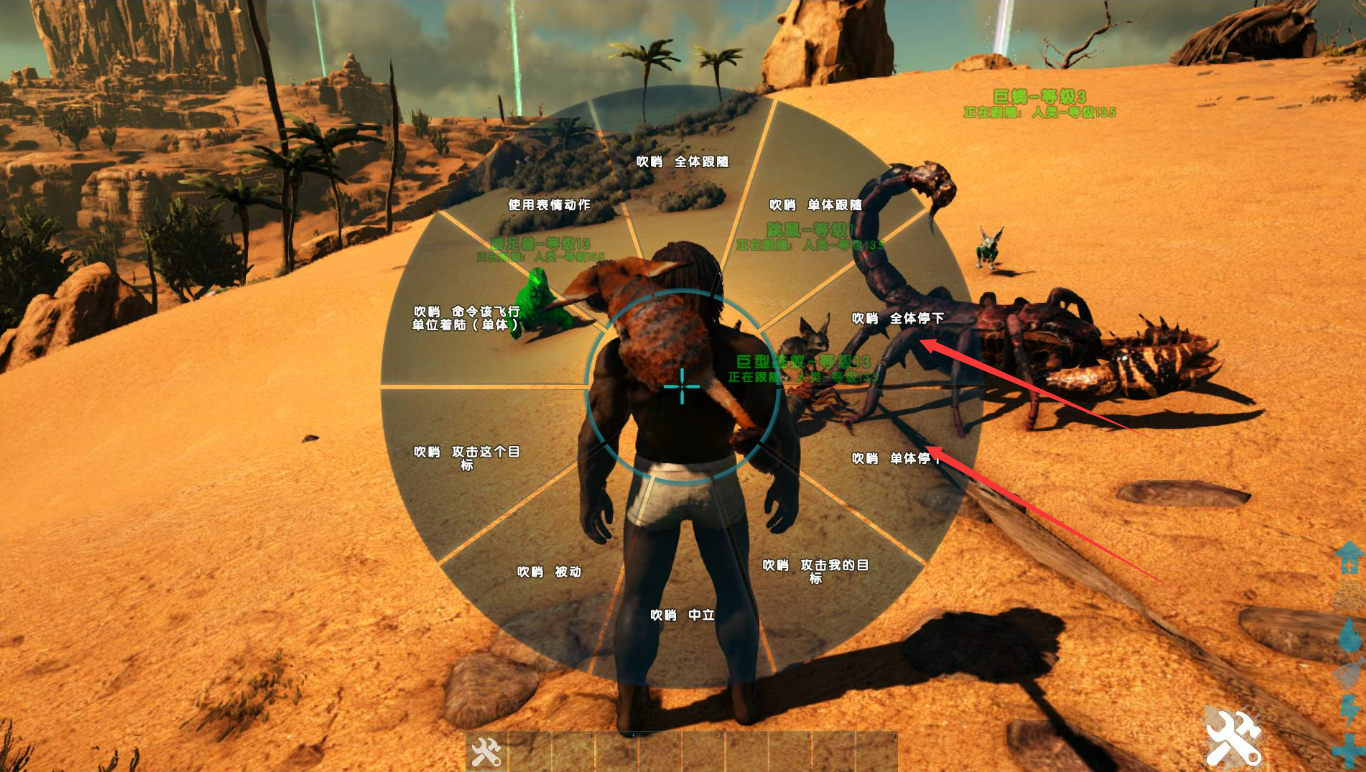Open 使用表情动作 (use emote) option
Viewport: 1366px width, 772px height.
pos(548,204)
